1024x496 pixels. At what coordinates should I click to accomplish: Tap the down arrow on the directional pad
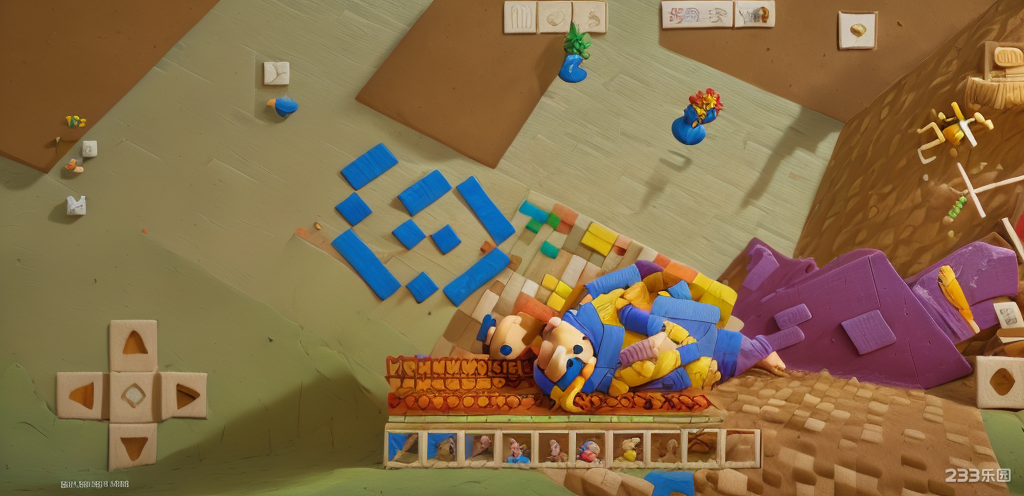click(x=133, y=445)
